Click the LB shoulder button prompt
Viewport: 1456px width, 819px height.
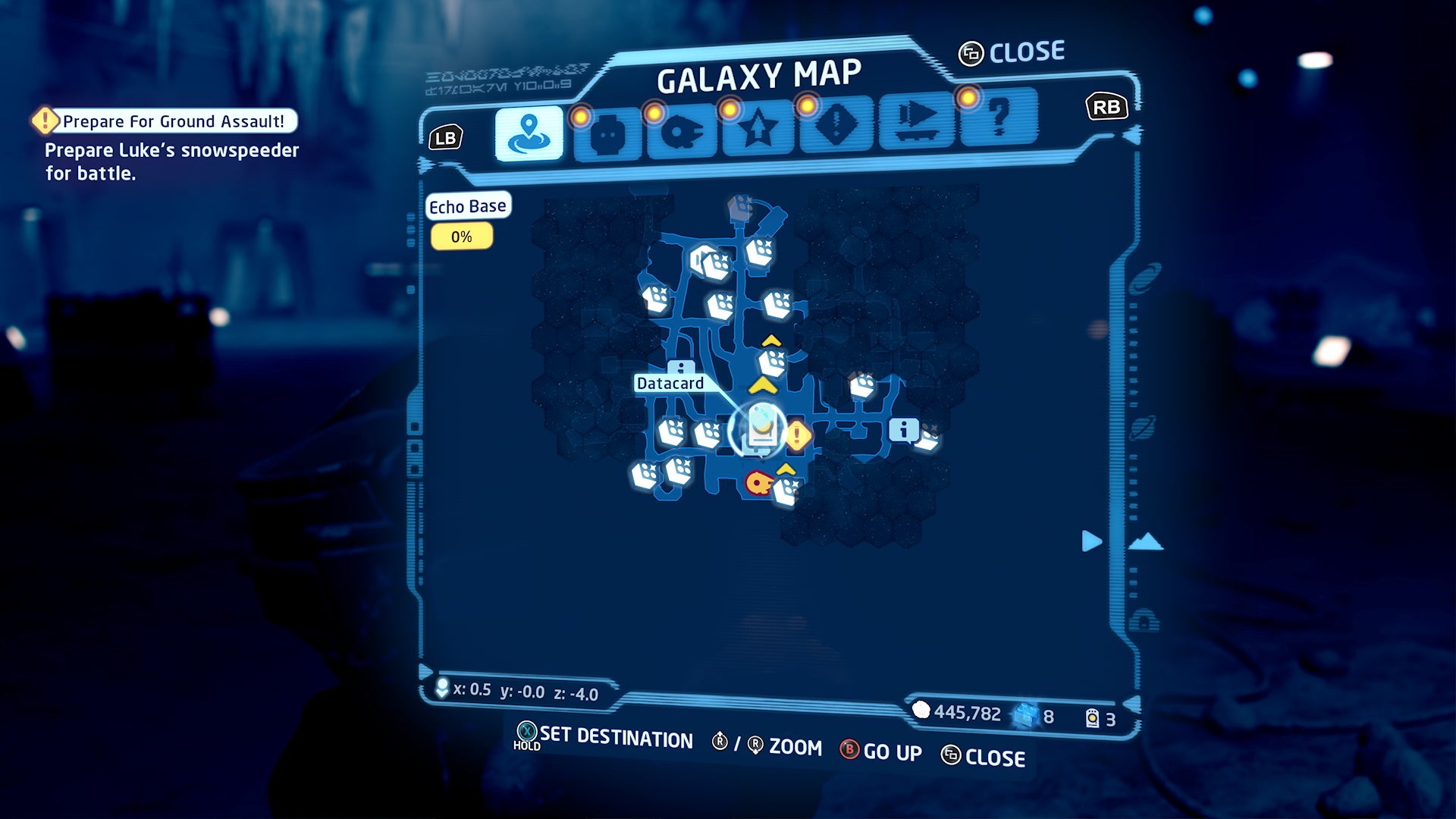coord(447,137)
